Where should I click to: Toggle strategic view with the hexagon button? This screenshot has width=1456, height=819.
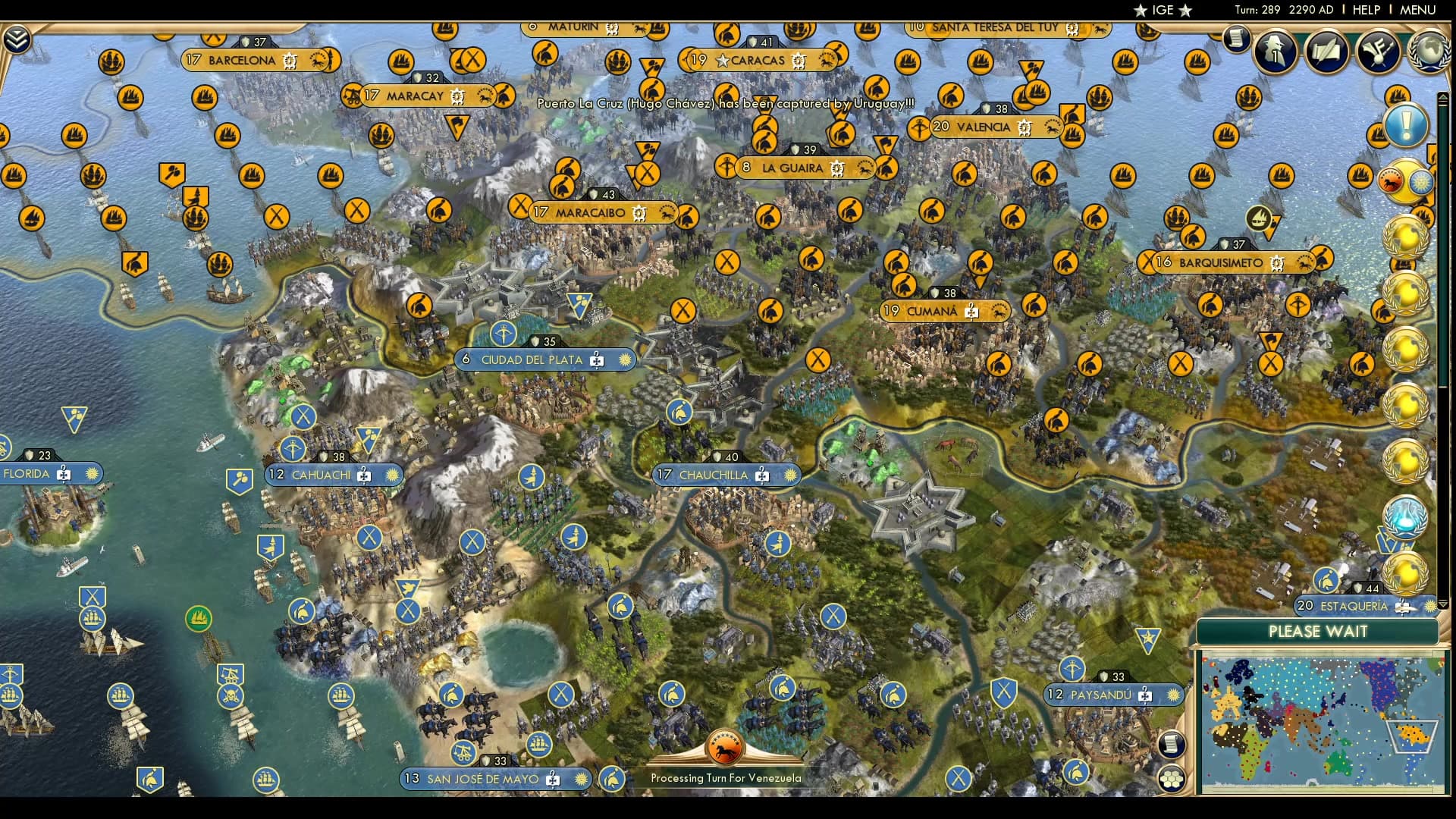point(1171,777)
